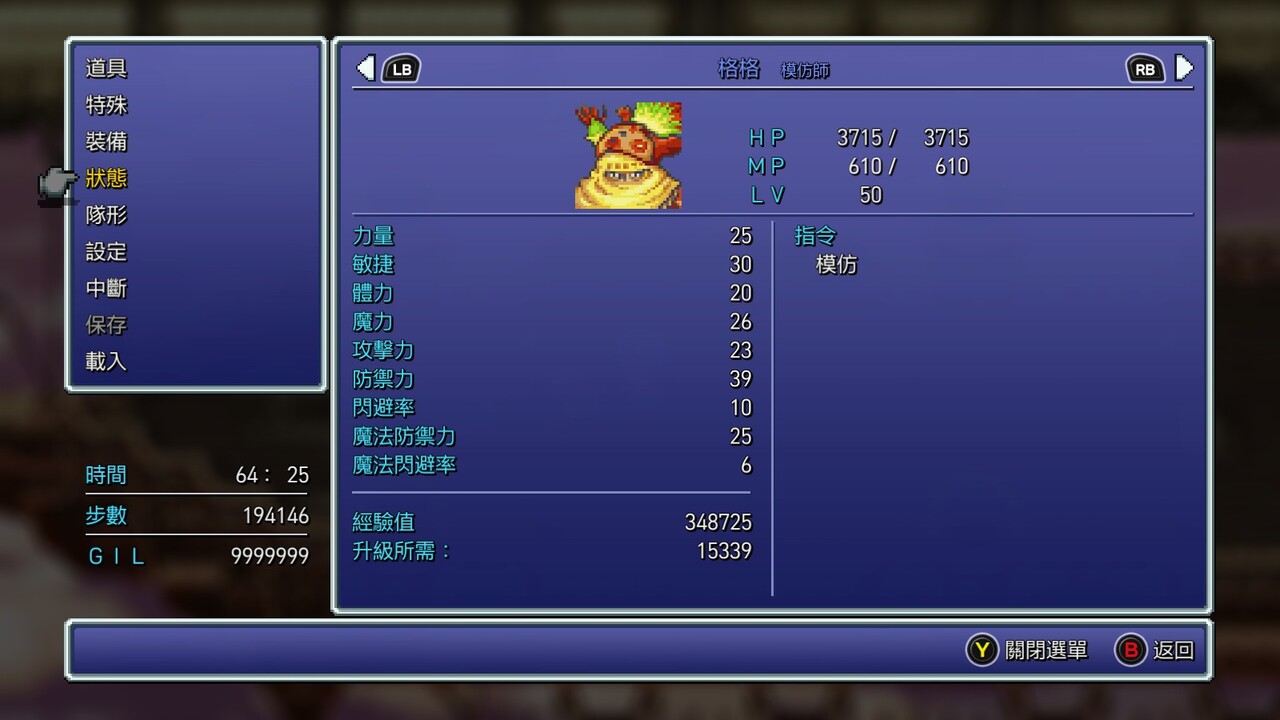Image resolution: width=1280 pixels, height=720 pixels.
Task: Open the 装備 equipment menu
Action: (x=106, y=142)
